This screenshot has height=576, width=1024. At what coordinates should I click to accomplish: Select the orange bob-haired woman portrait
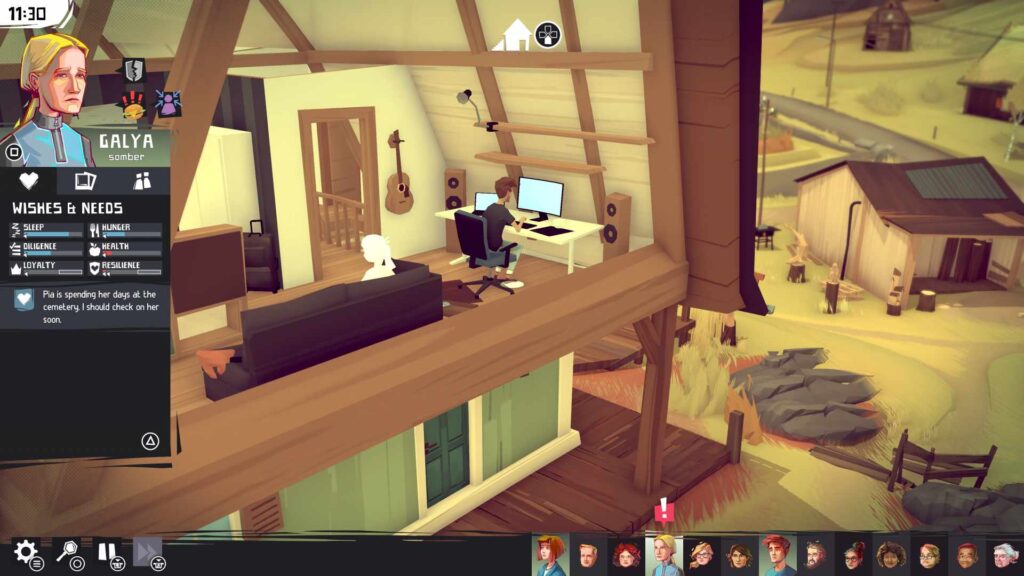pos(550,555)
